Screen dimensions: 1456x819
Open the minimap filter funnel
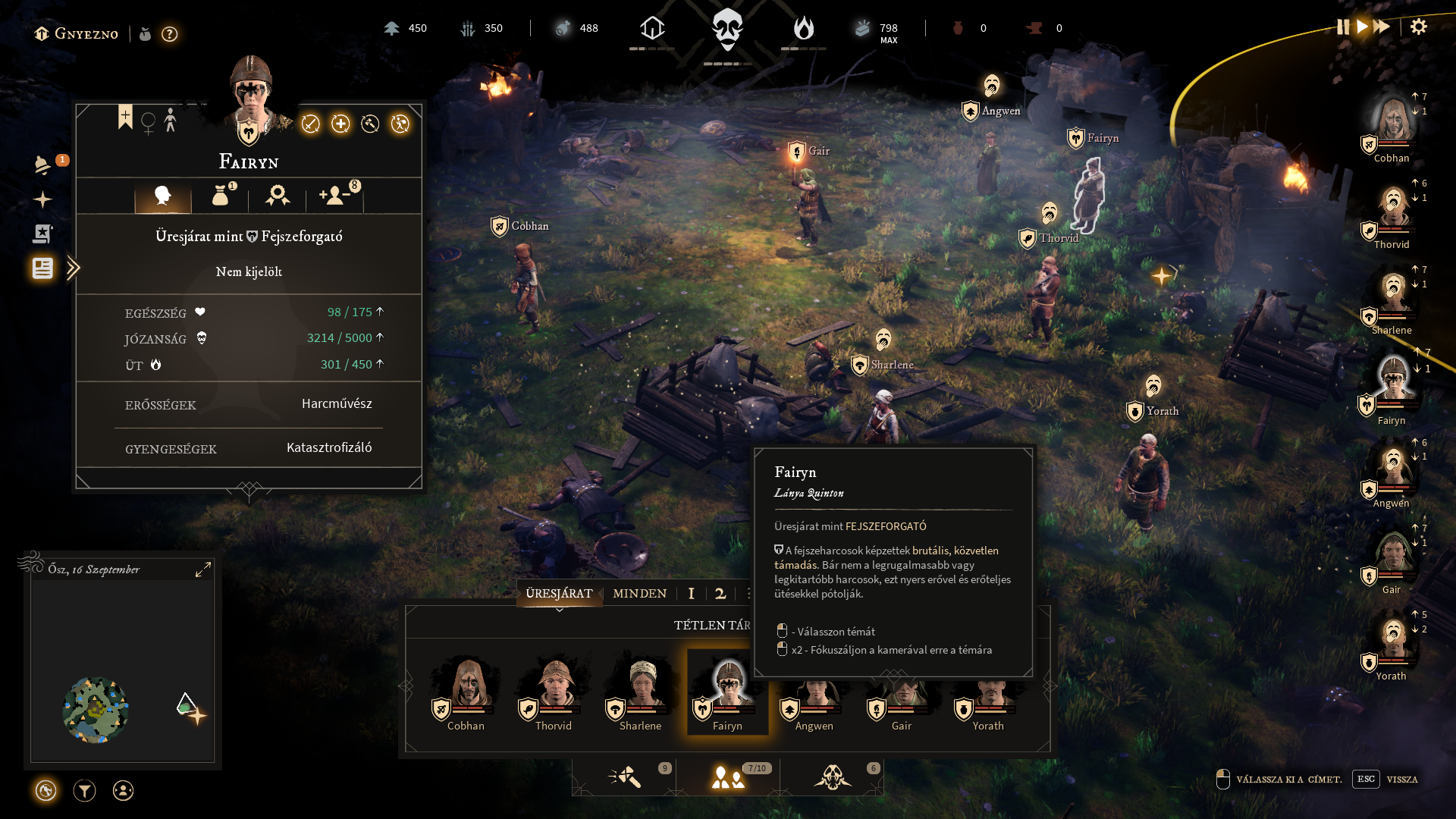pyautogui.click(x=84, y=791)
